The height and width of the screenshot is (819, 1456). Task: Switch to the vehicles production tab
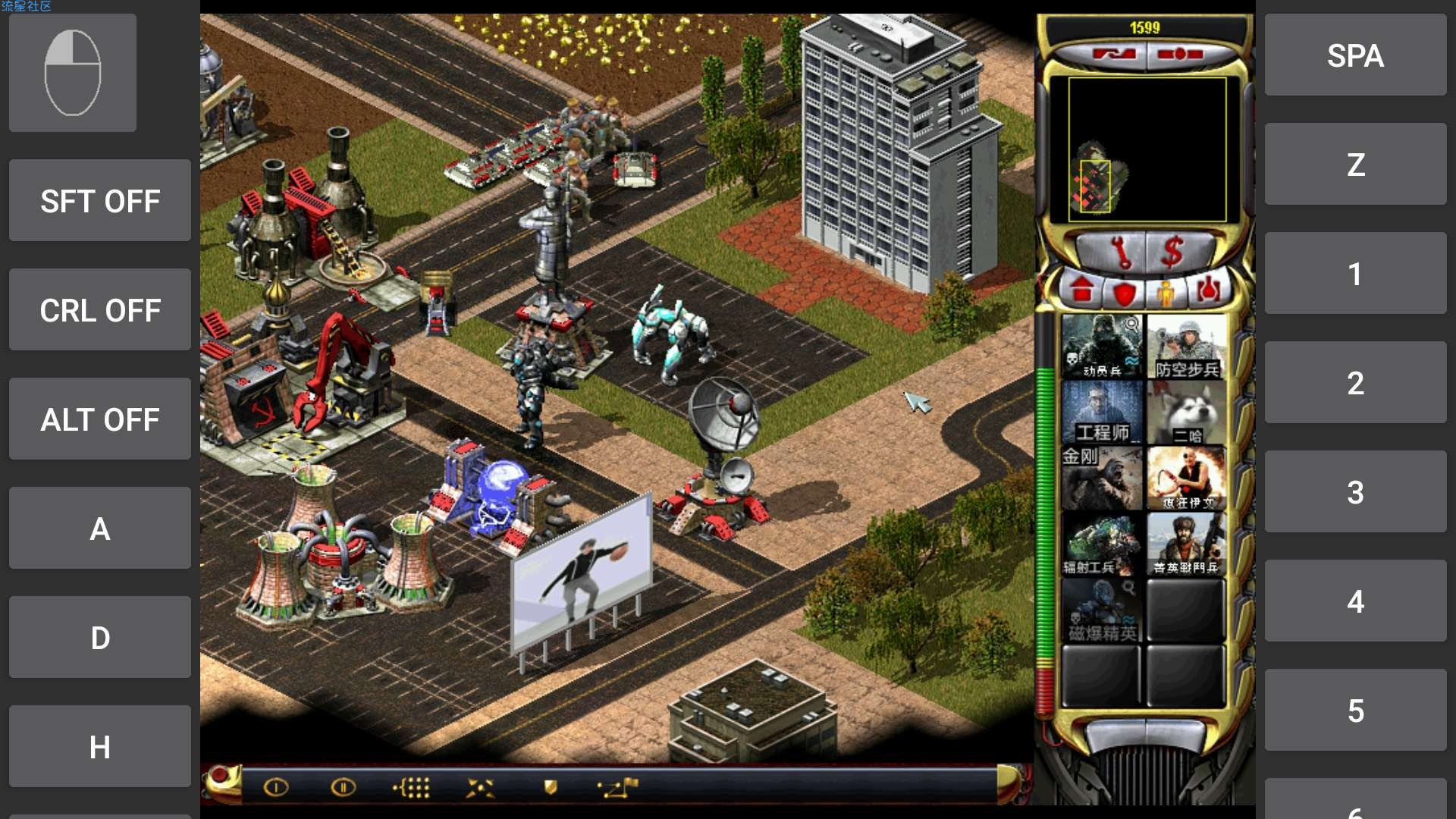pyautogui.click(x=1207, y=290)
